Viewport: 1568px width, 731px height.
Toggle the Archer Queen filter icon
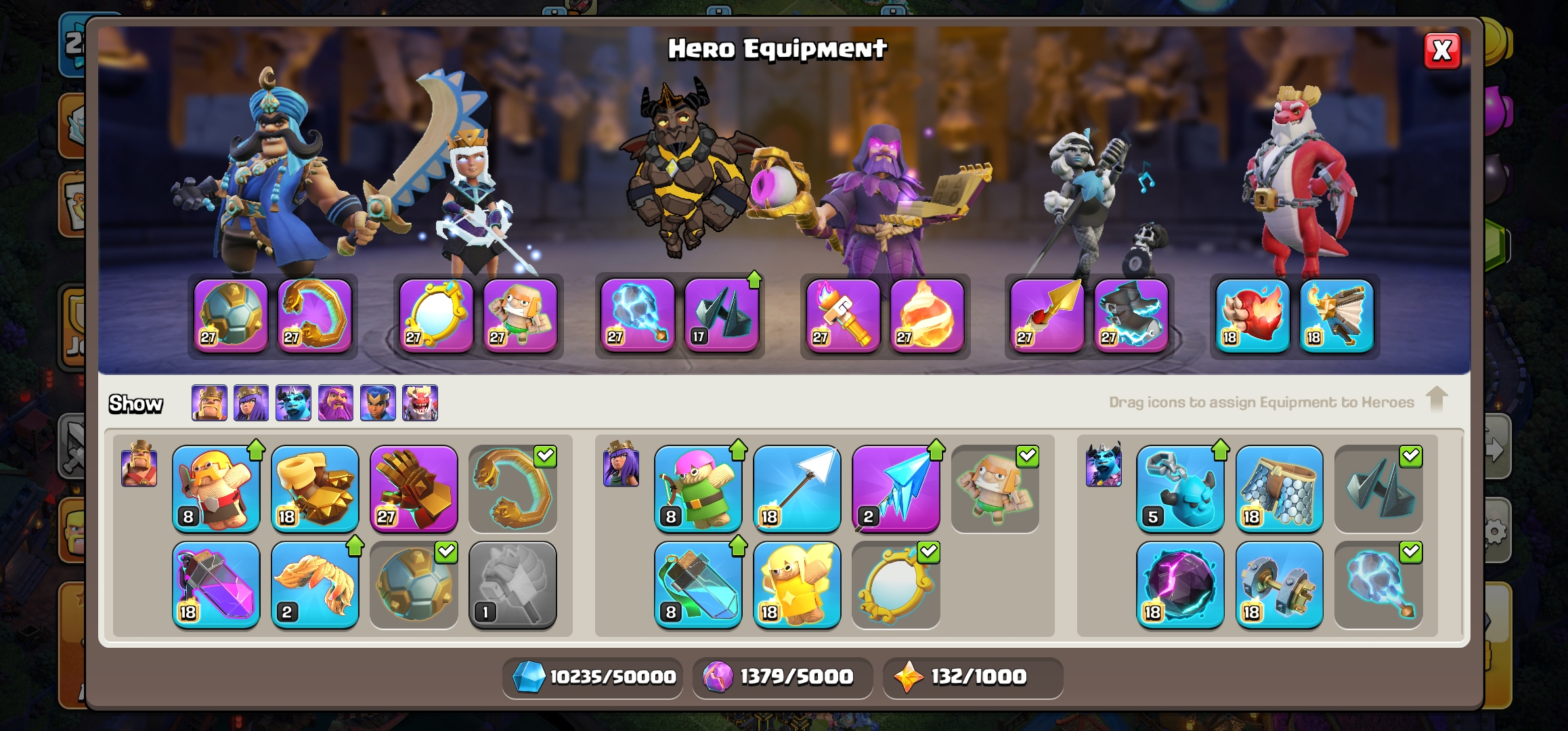click(x=251, y=403)
